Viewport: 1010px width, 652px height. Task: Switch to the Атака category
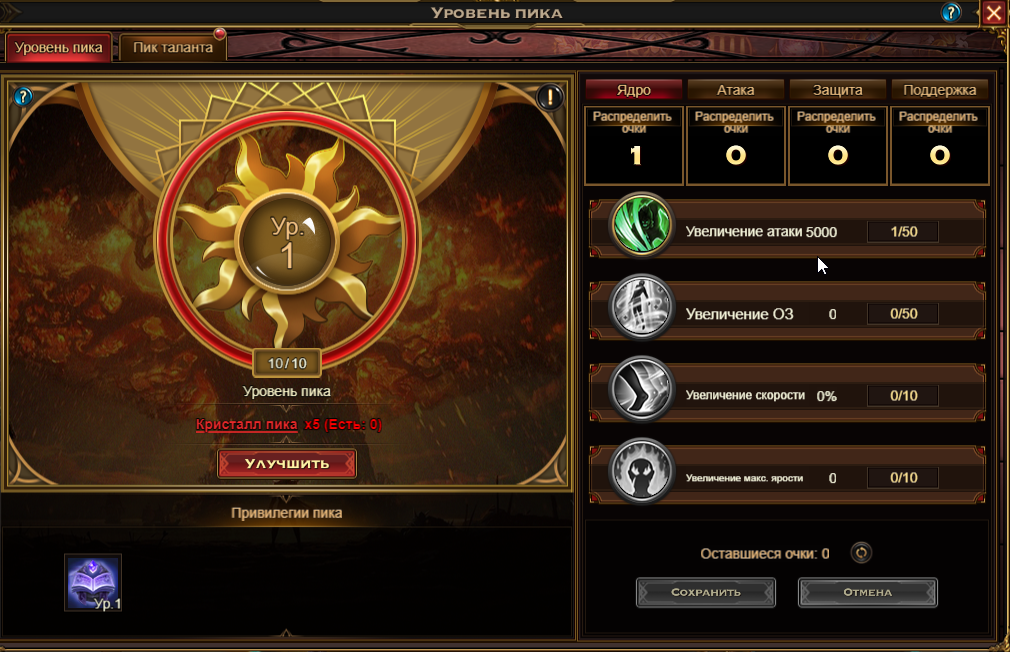click(736, 90)
